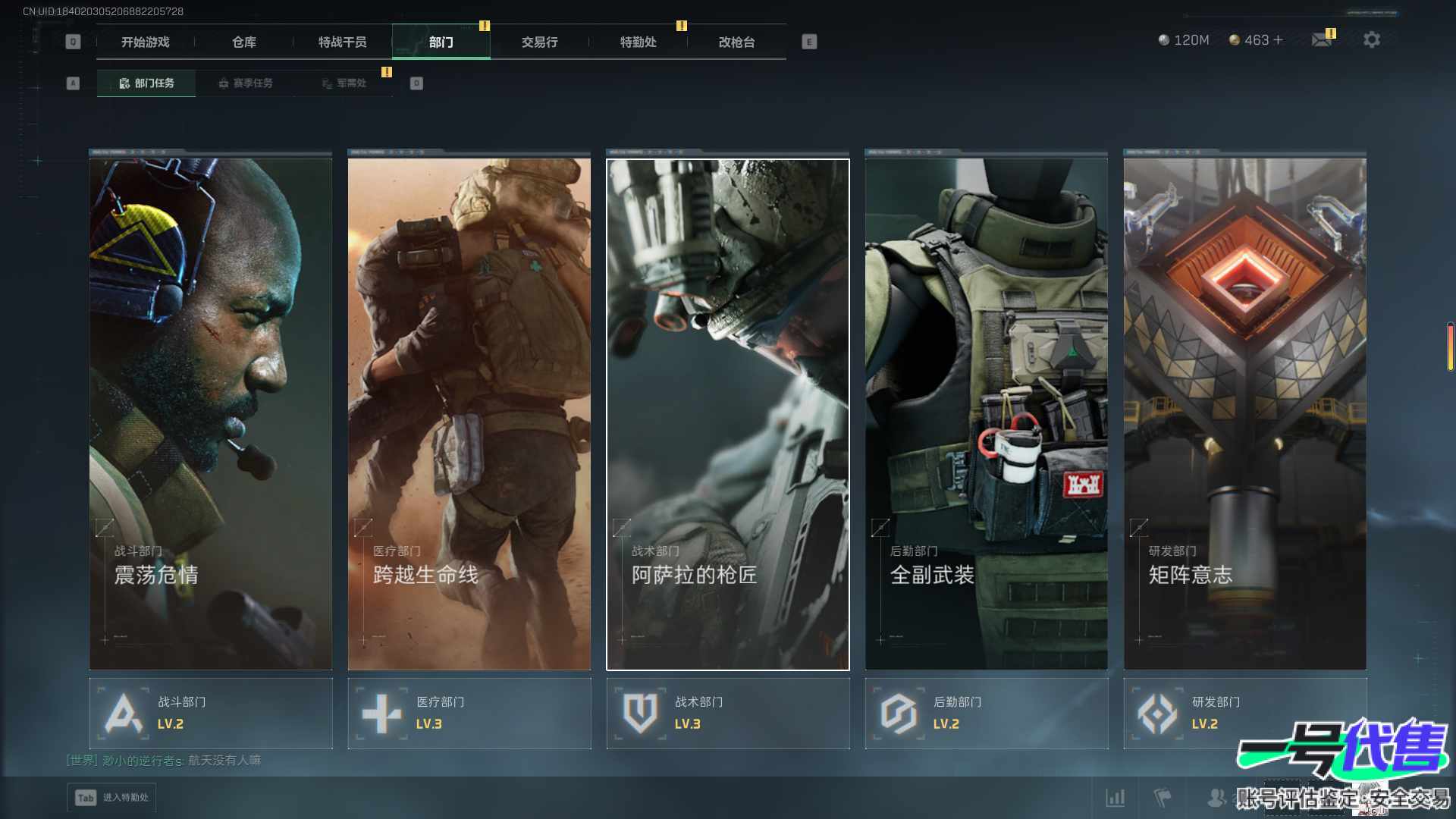Go to the 特战干员 tab
This screenshot has width=1456, height=819.
point(342,42)
